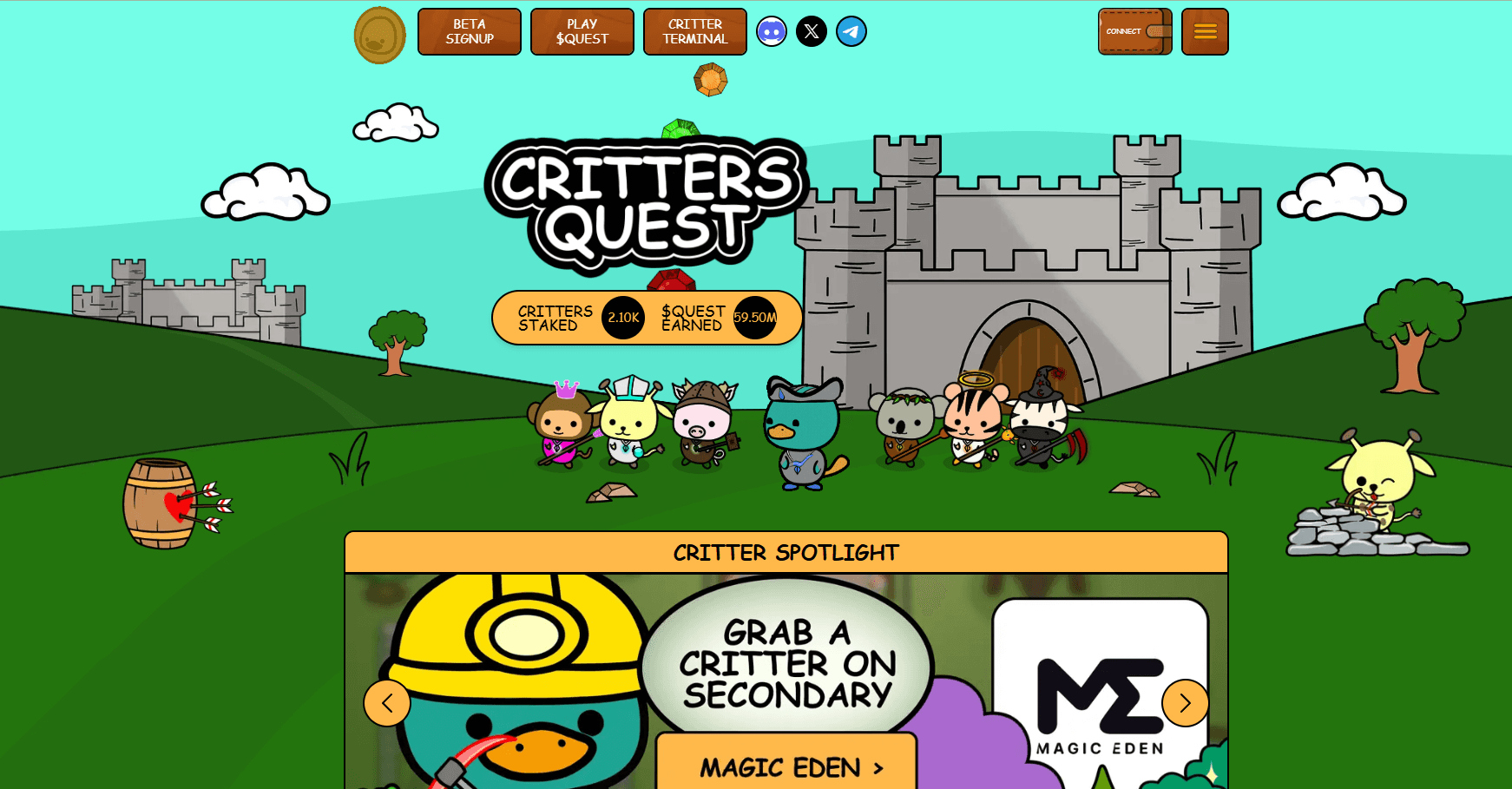Click the CRITTER SPOTLIGHT header banner
Screen dimensions: 1512x789
click(x=786, y=553)
